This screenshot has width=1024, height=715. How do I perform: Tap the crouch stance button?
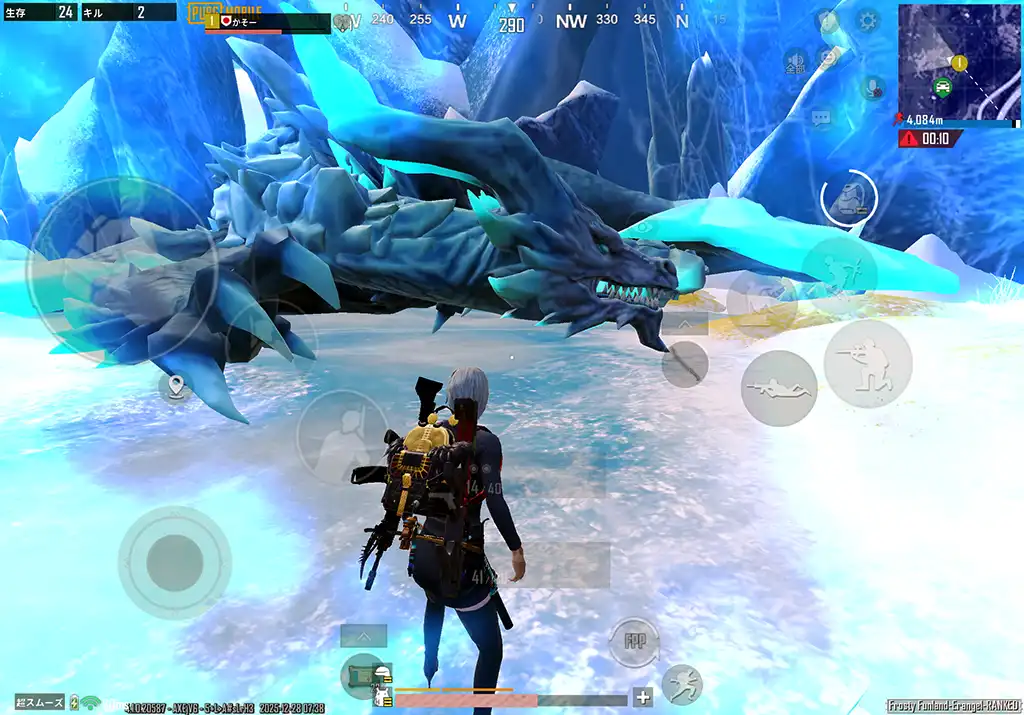pos(867,363)
